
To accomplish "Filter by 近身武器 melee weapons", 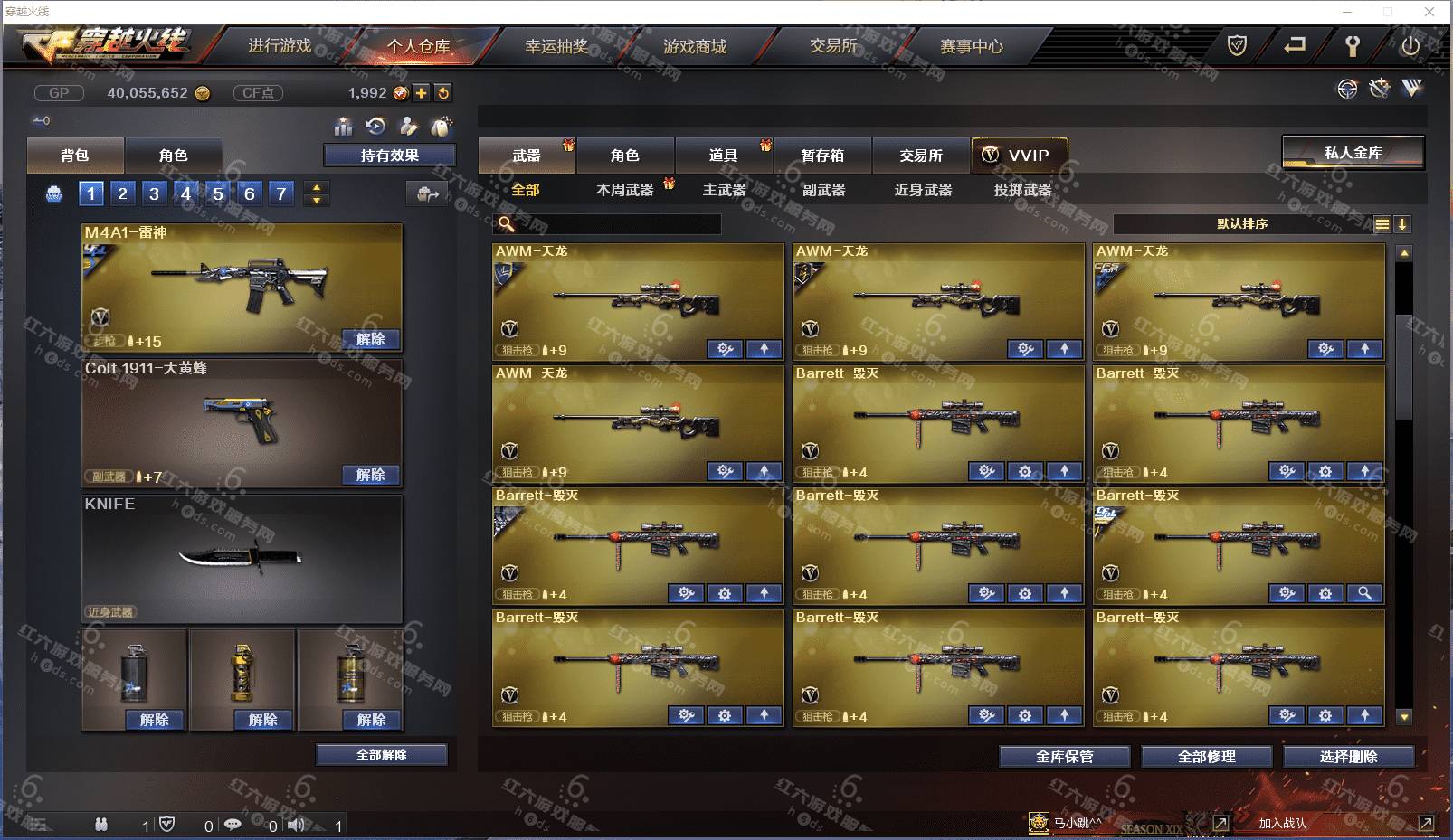I will pyautogui.click(x=923, y=190).
